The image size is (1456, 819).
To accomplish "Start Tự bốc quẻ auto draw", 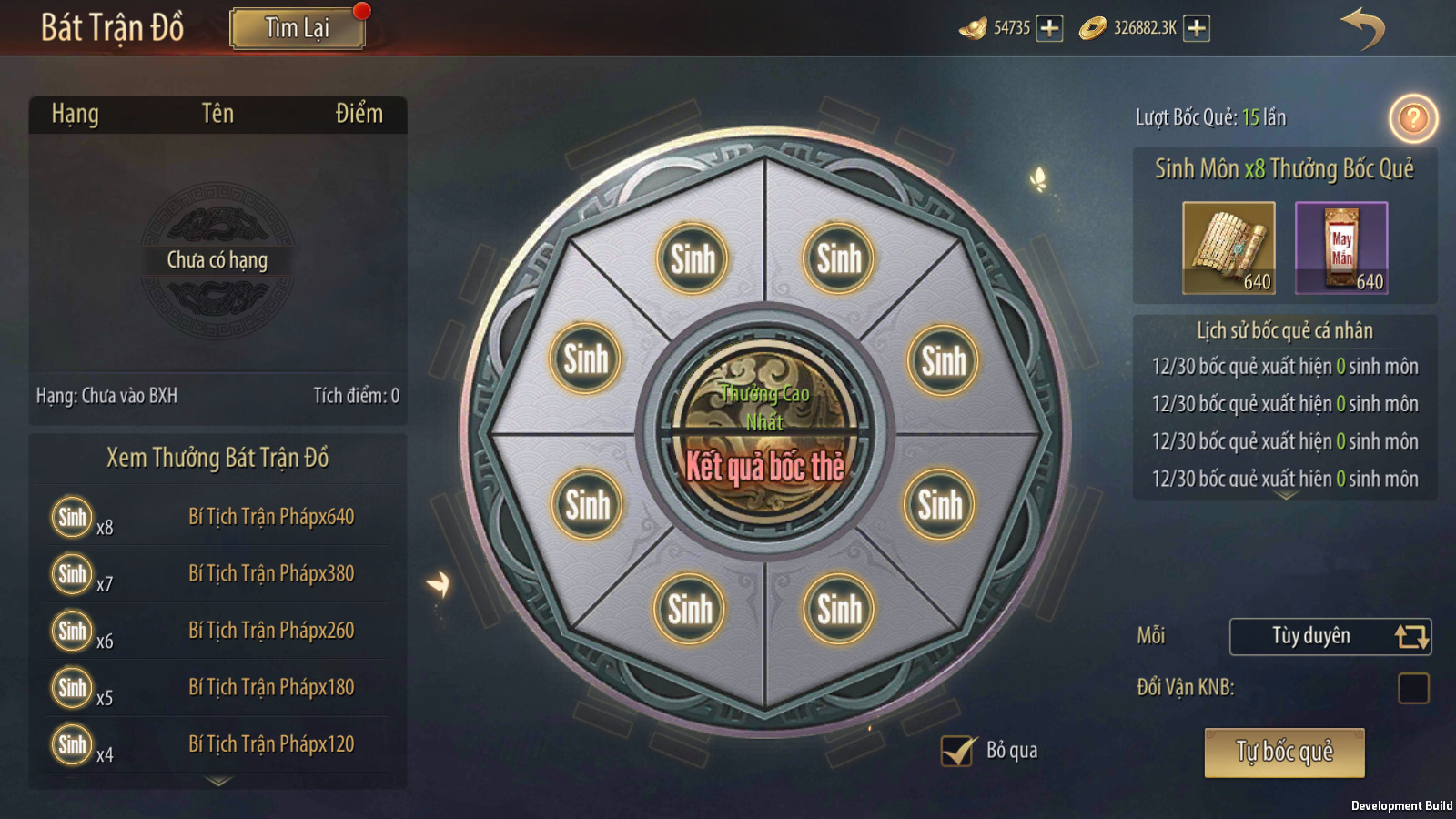I will point(1284,753).
